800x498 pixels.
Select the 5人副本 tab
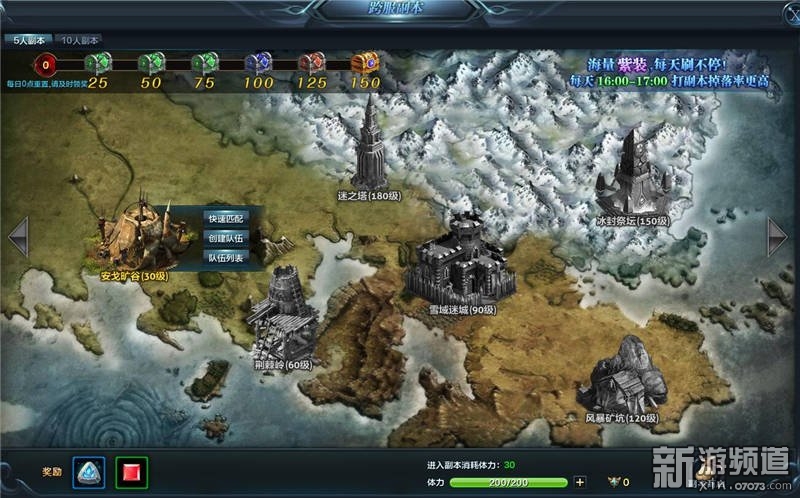pos(28,41)
